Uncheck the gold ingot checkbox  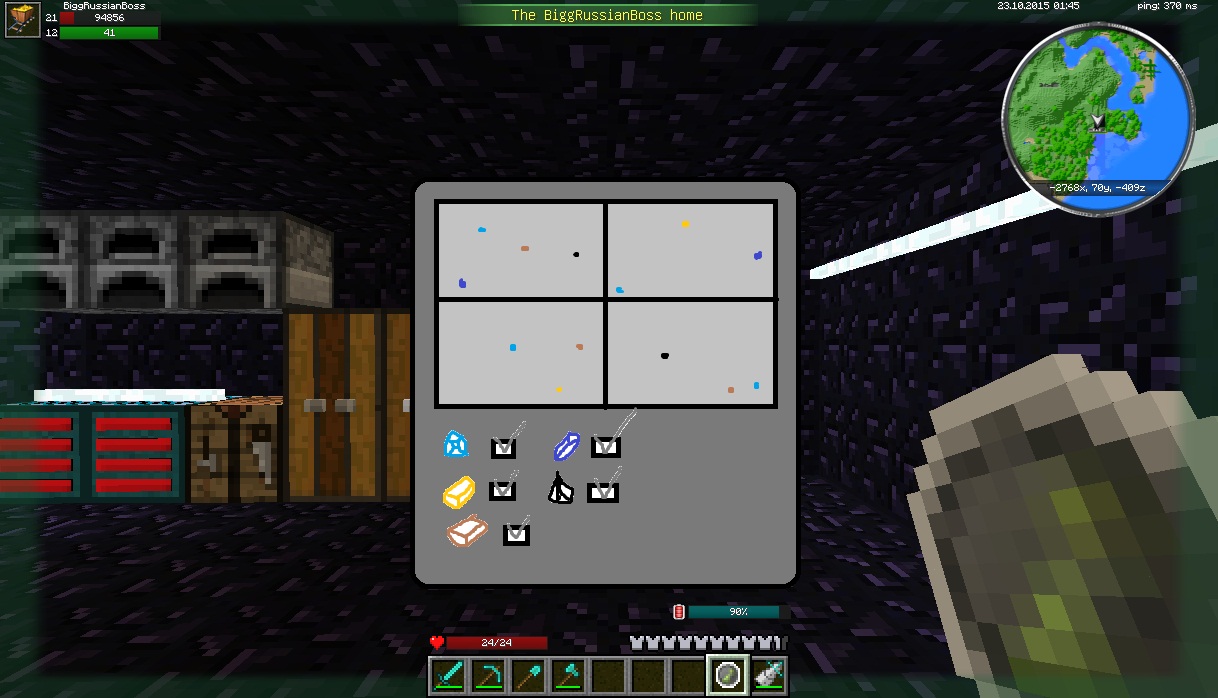[x=502, y=491]
